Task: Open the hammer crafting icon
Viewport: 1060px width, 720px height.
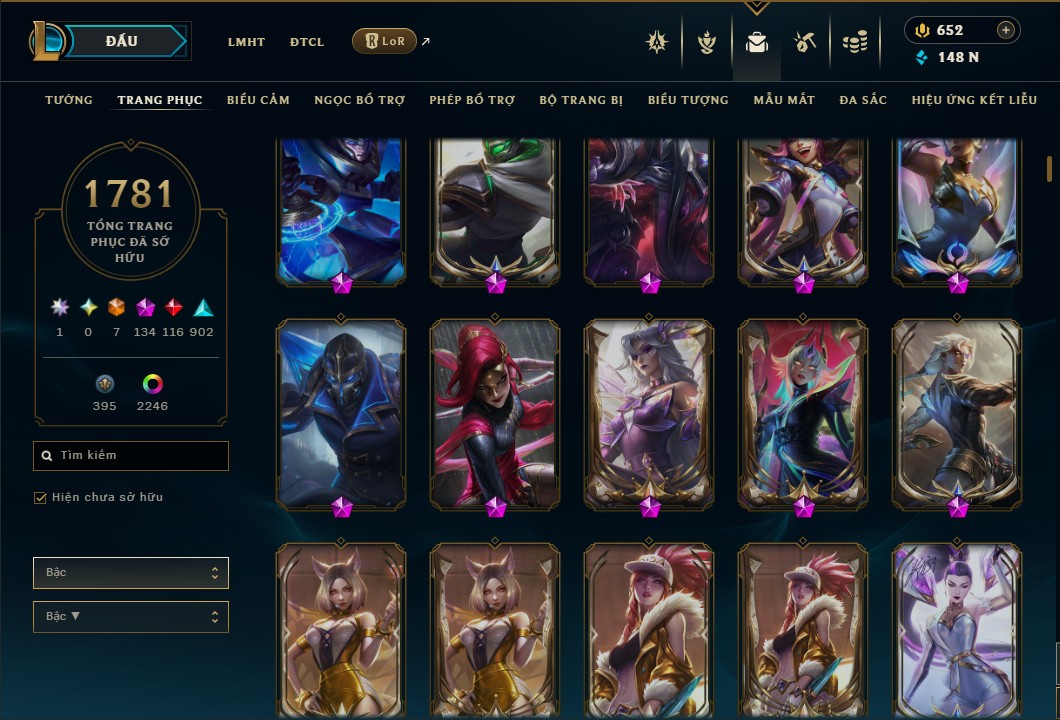Action: point(805,42)
